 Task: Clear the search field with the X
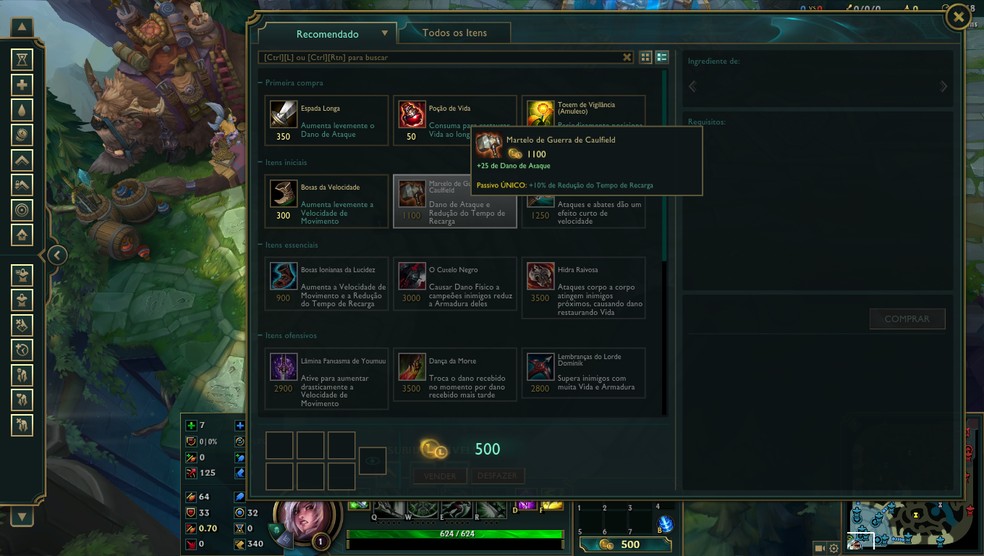pyautogui.click(x=628, y=58)
